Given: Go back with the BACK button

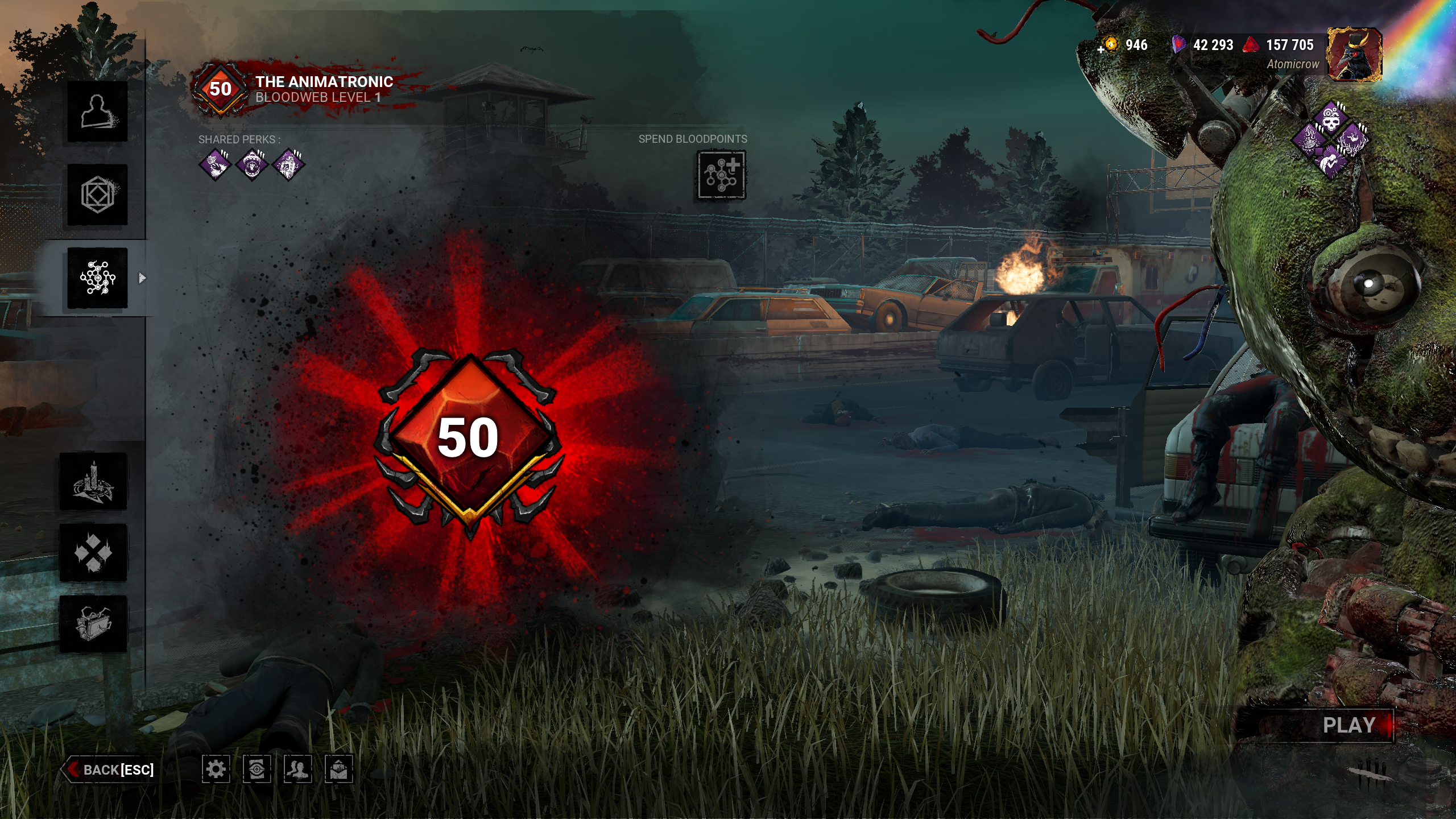Looking at the screenshot, I should coord(110,770).
